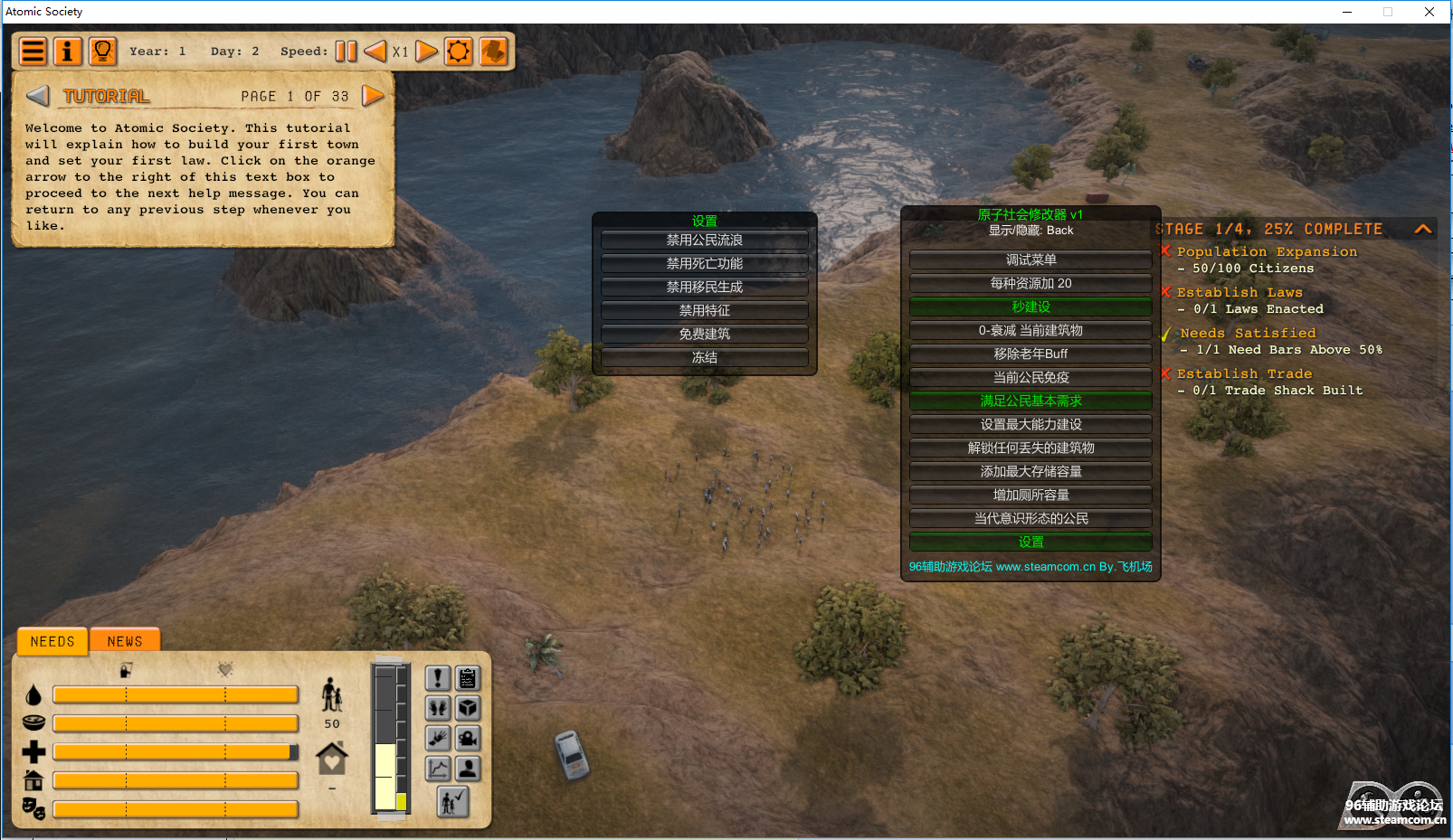The width and height of the screenshot is (1453, 840).
Task: Click the 秒建设 trainer option
Action: click(x=1030, y=307)
